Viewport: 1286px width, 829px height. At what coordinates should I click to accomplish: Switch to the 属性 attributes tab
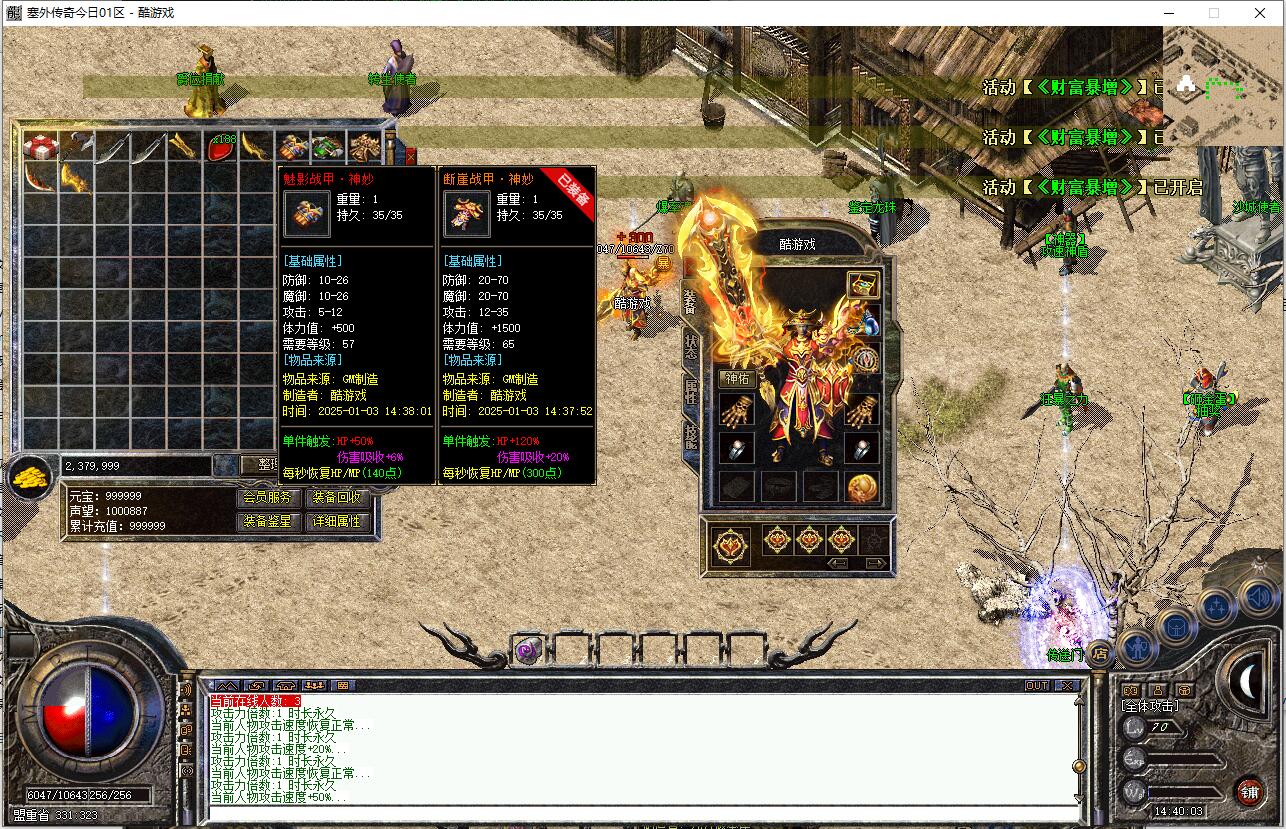tap(691, 390)
